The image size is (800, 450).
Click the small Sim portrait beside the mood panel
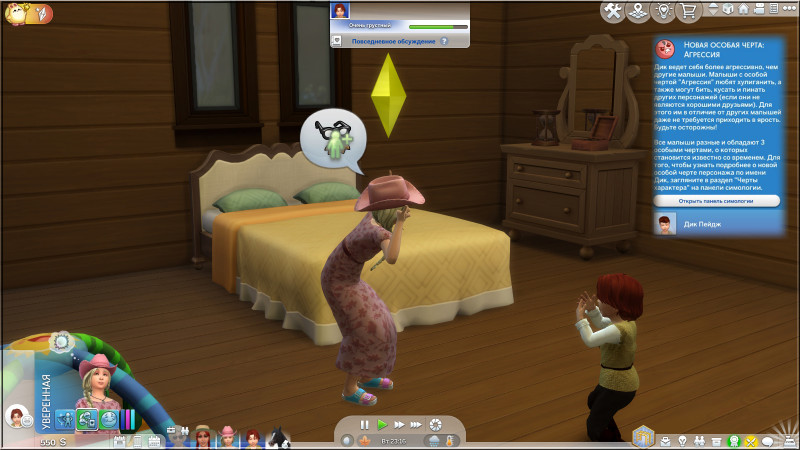[16, 415]
